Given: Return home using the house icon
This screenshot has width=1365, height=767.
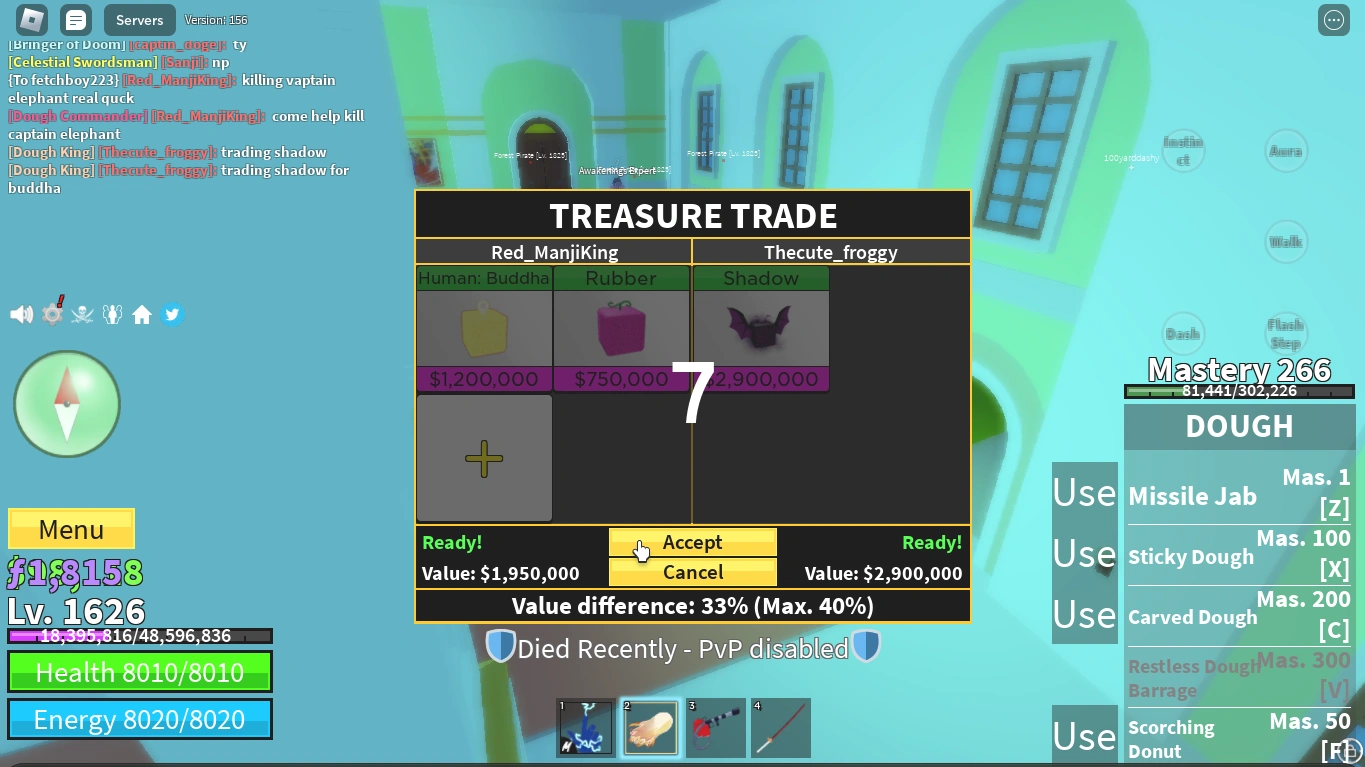Looking at the screenshot, I should (142, 313).
